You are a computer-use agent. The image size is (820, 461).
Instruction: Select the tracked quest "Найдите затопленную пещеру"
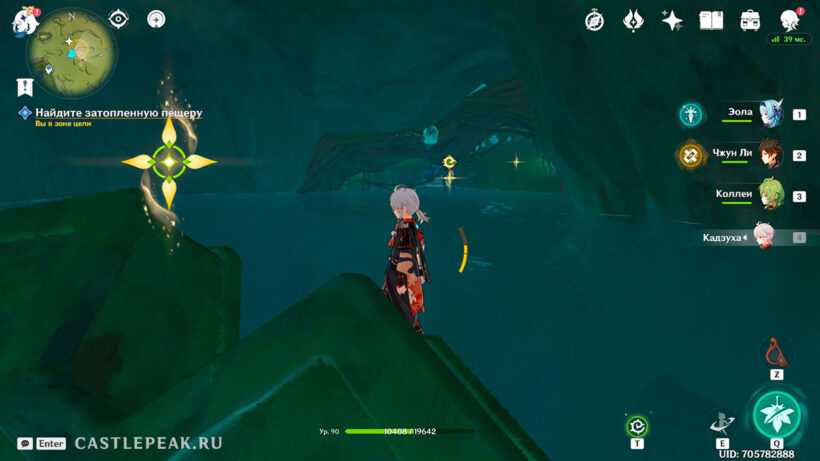pyautogui.click(x=118, y=113)
